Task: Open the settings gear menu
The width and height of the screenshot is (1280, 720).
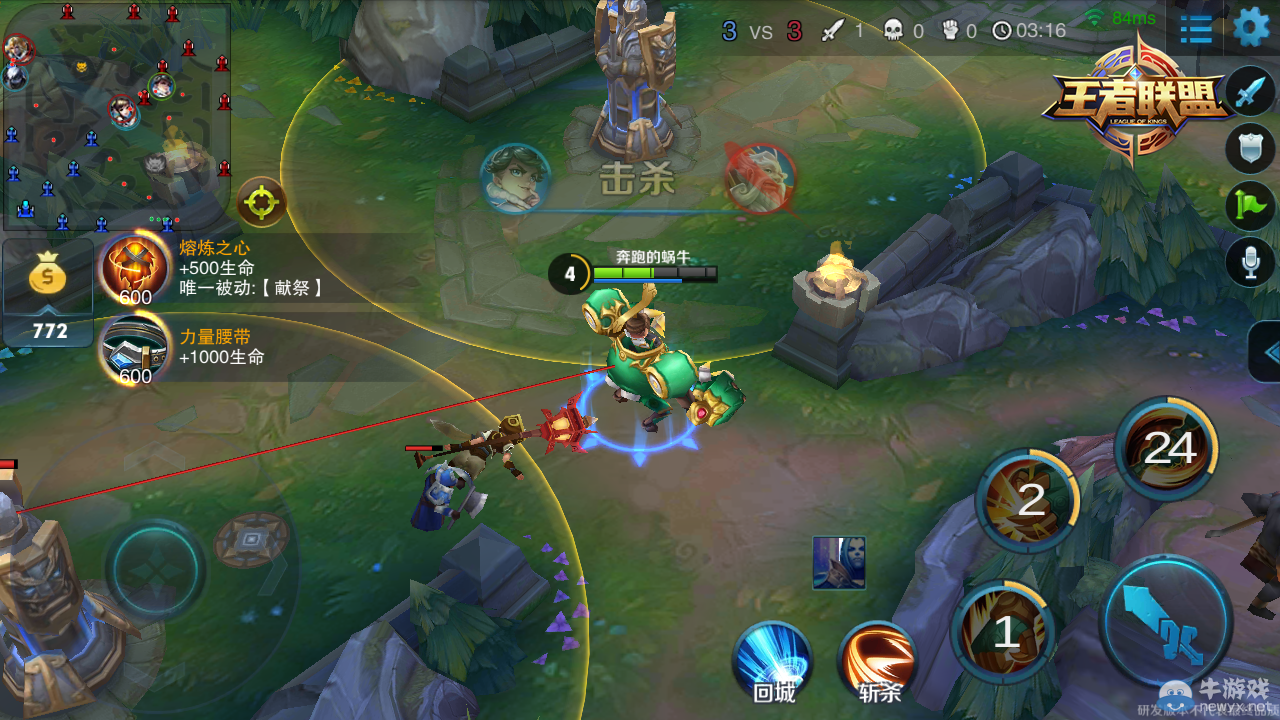Action: pos(1251,27)
